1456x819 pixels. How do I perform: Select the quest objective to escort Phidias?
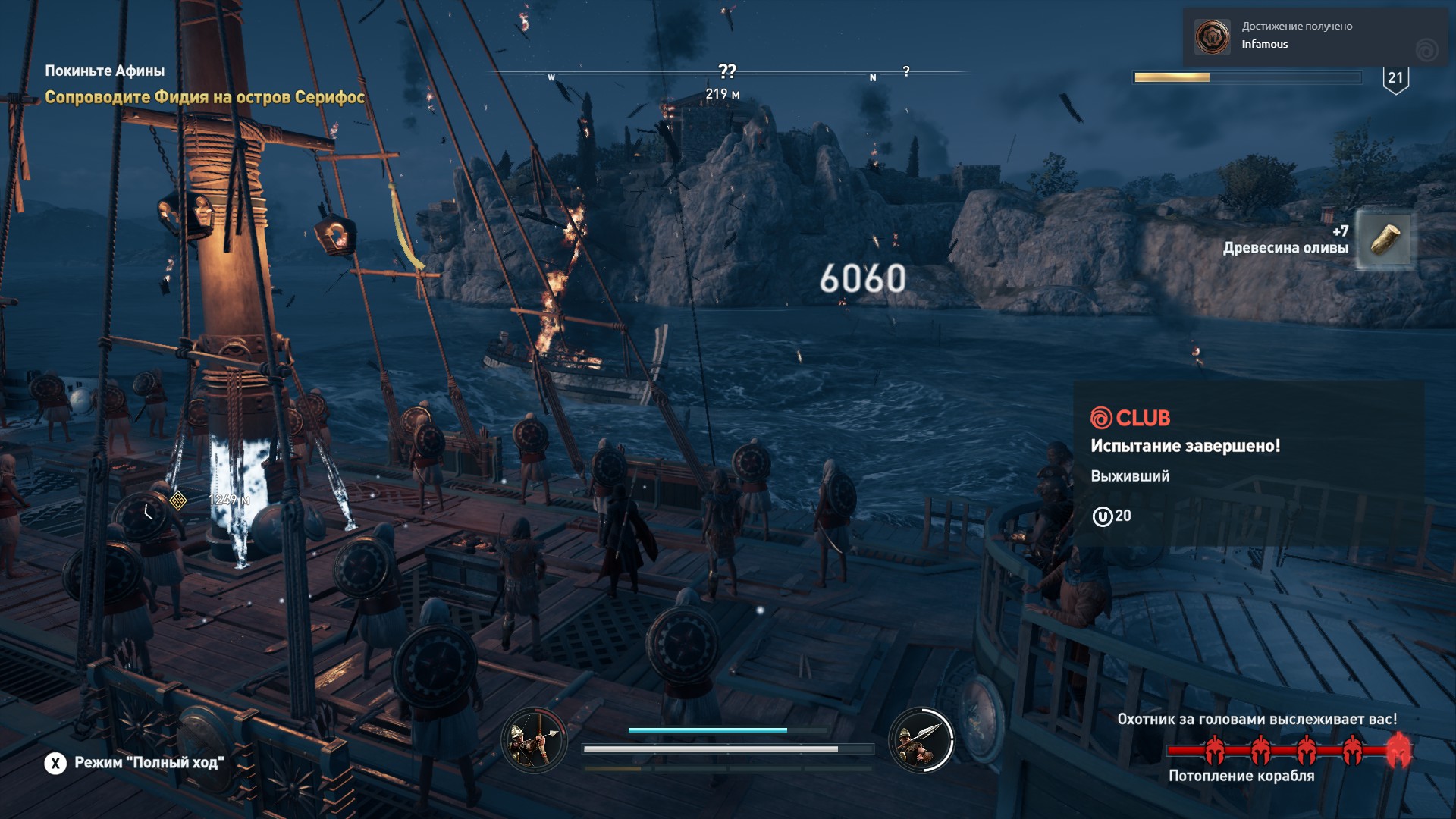(x=205, y=97)
